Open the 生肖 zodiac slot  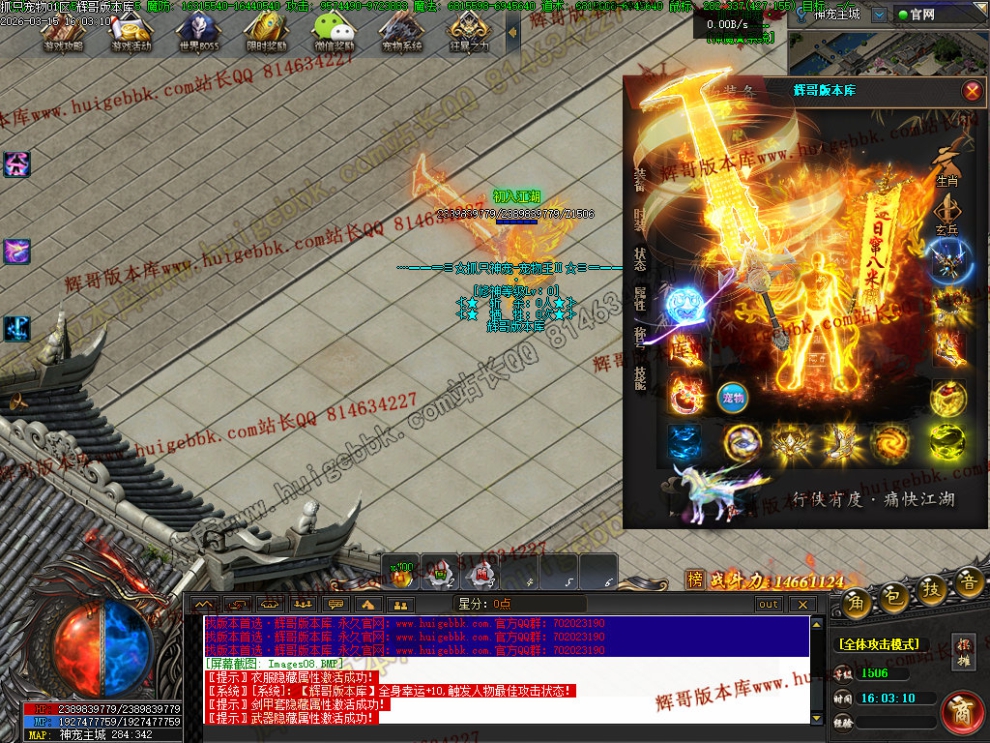pos(946,166)
